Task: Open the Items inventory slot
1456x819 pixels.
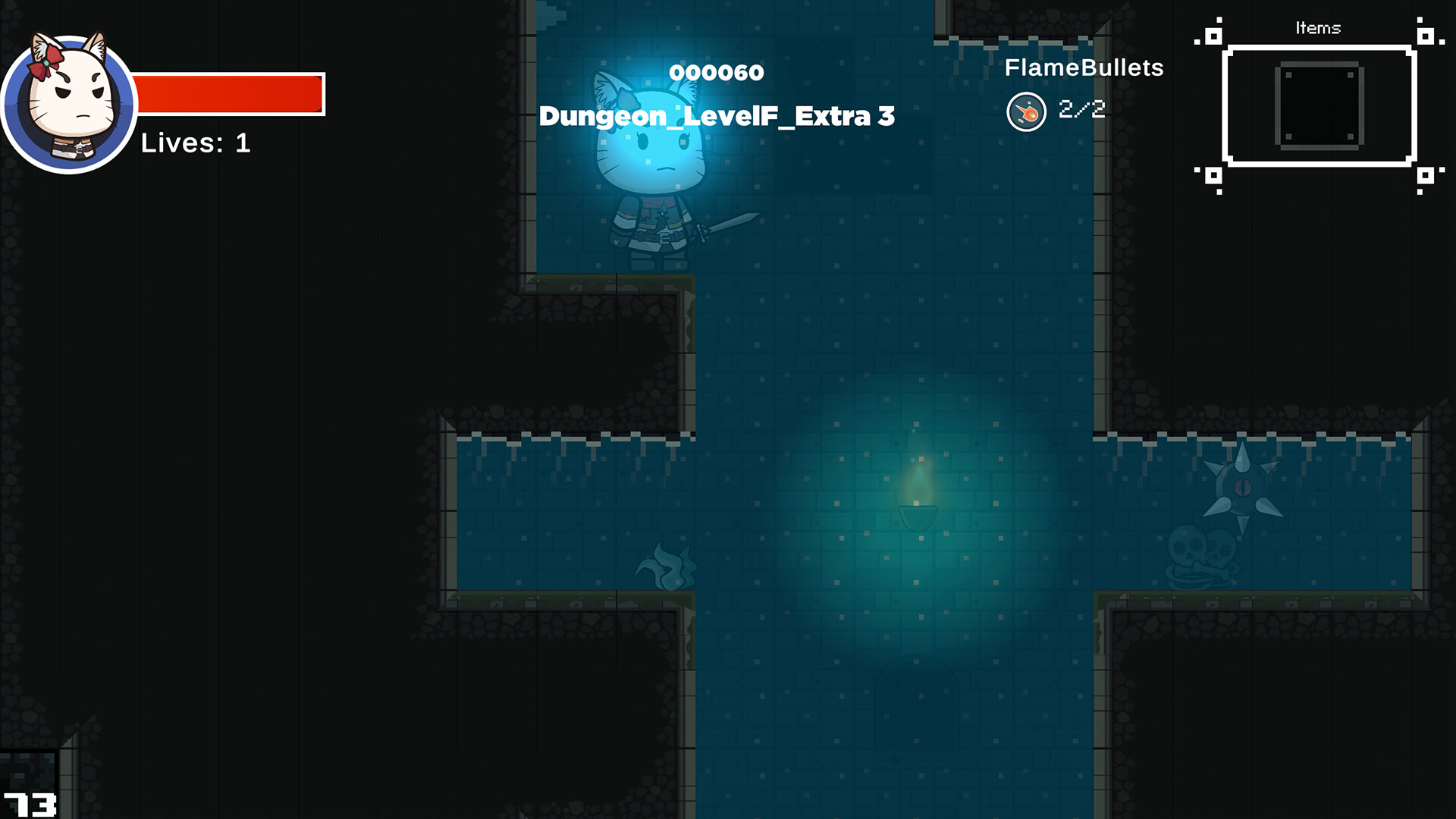Action: (x=1319, y=106)
